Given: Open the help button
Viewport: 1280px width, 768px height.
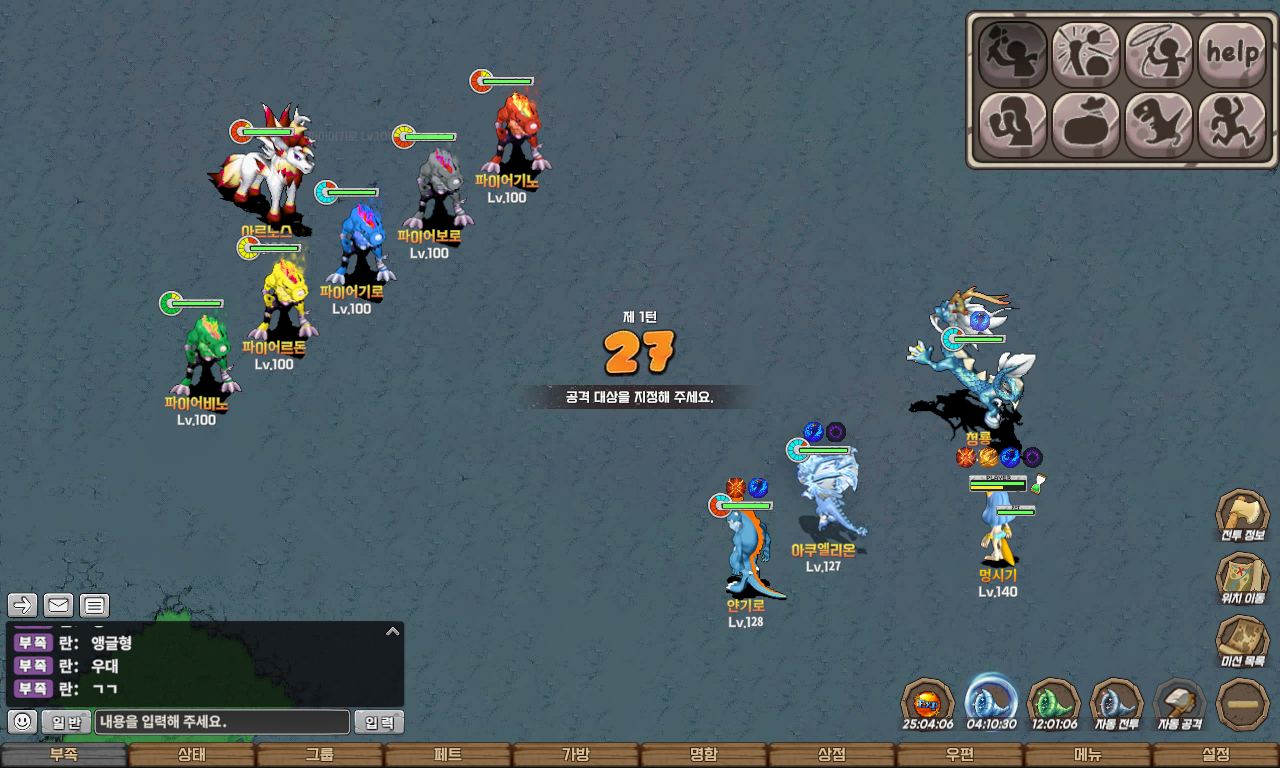Looking at the screenshot, I should point(1232,54).
